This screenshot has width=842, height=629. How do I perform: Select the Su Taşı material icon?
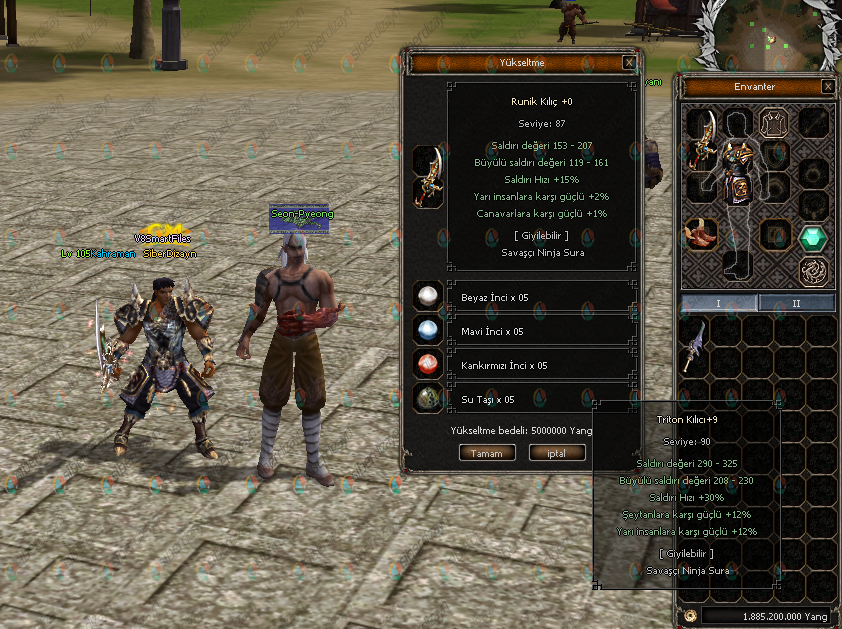pyautogui.click(x=429, y=398)
